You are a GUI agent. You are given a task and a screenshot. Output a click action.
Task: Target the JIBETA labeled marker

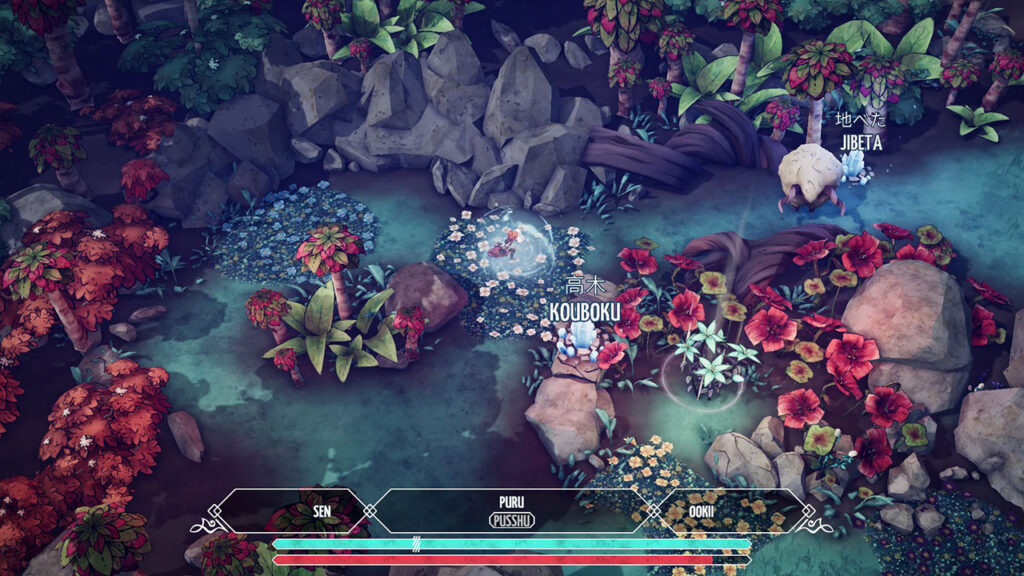coord(861,141)
